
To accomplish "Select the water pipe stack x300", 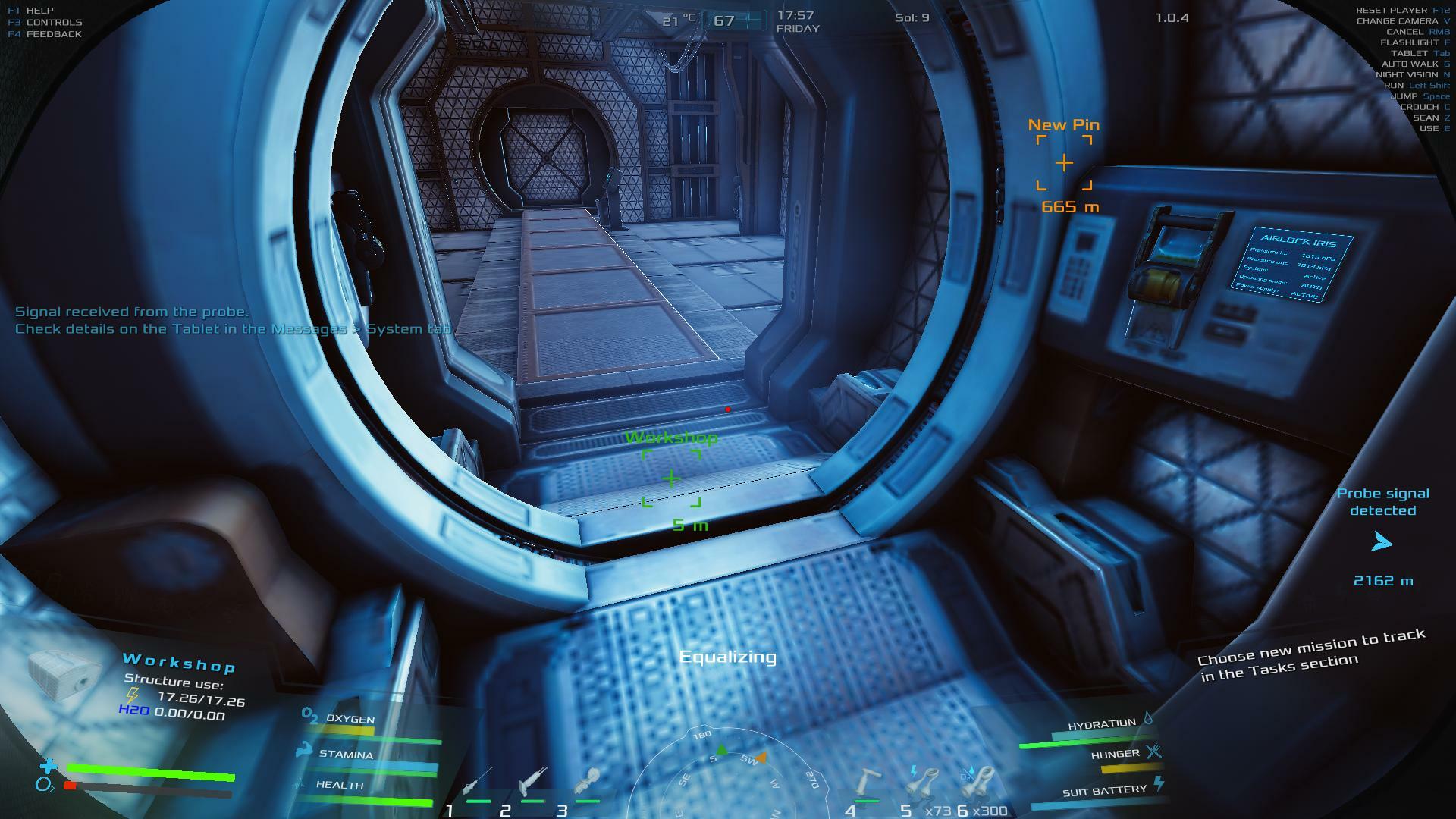I will 977,781.
